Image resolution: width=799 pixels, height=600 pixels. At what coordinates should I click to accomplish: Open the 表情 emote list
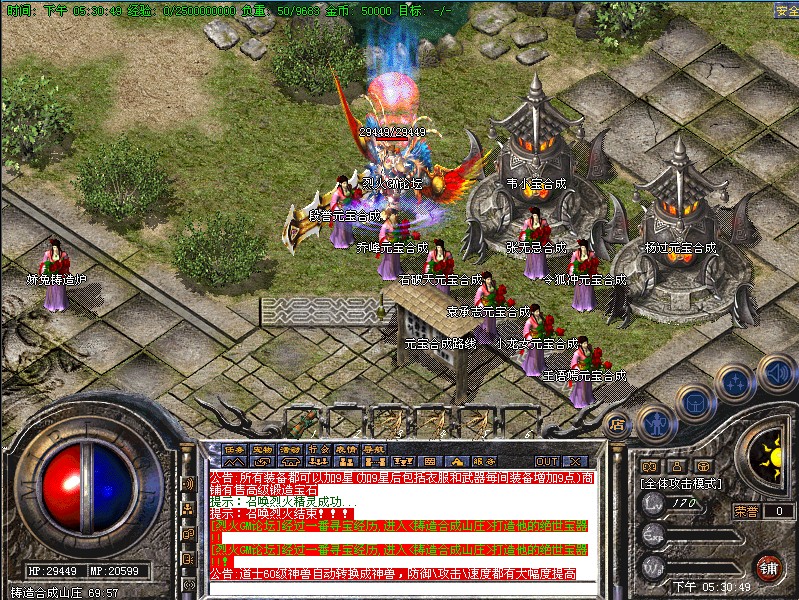[x=346, y=449]
